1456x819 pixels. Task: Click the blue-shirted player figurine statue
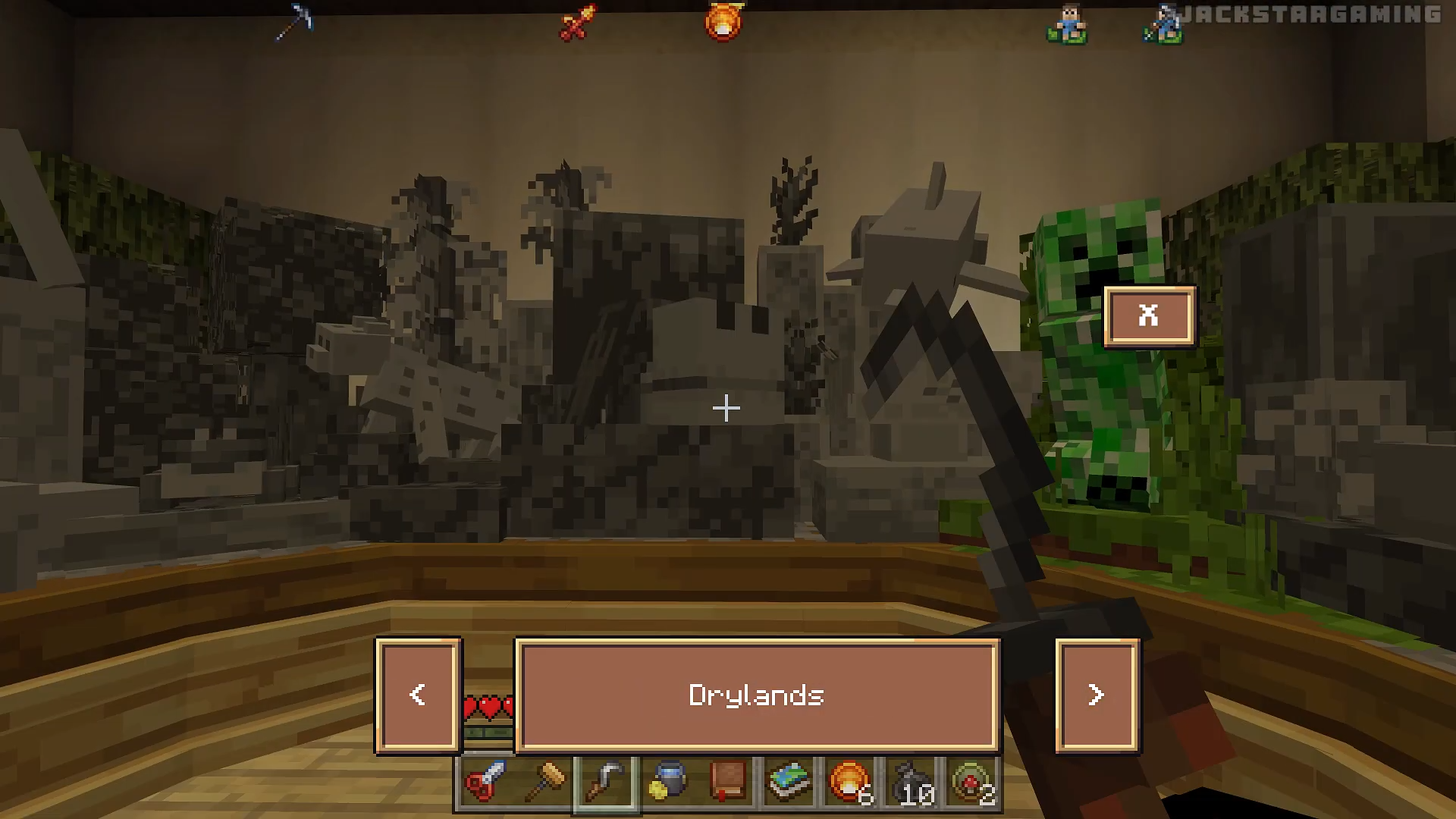click(x=1068, y=25)
